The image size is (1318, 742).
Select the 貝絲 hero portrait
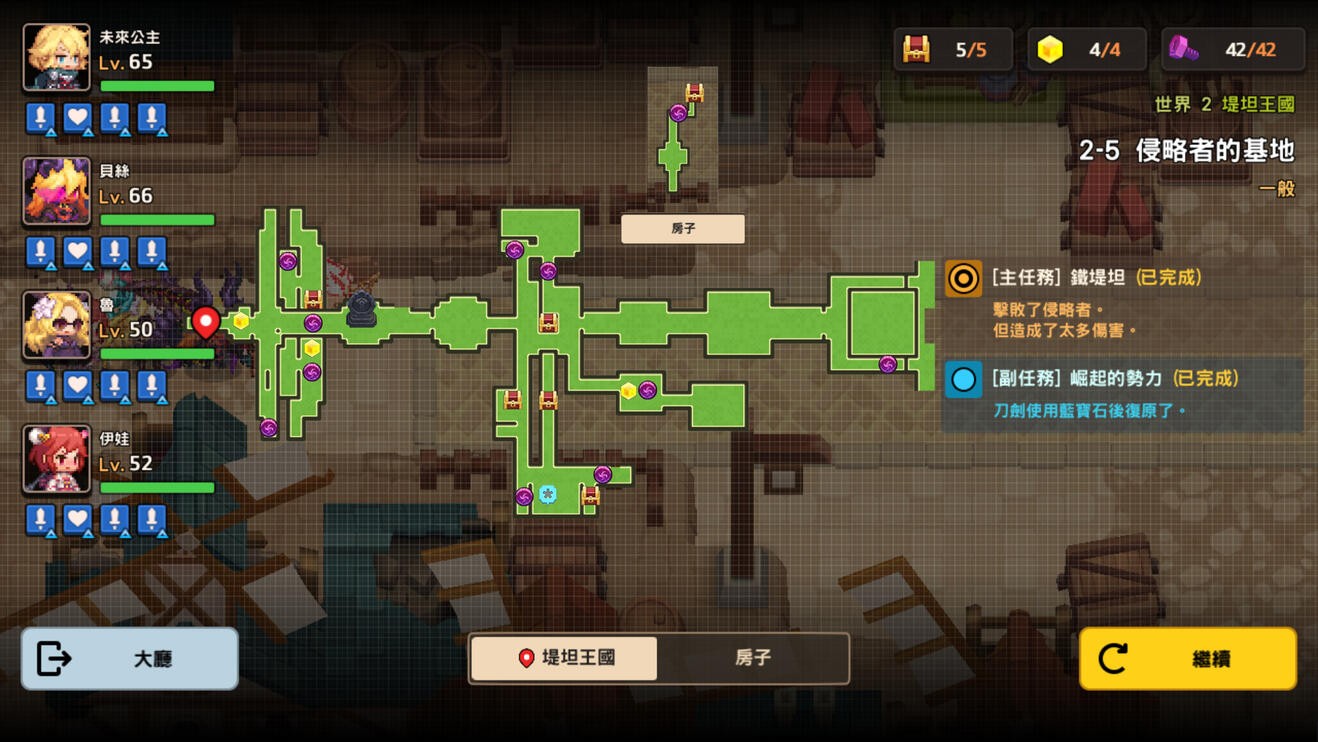click(57, 191)
